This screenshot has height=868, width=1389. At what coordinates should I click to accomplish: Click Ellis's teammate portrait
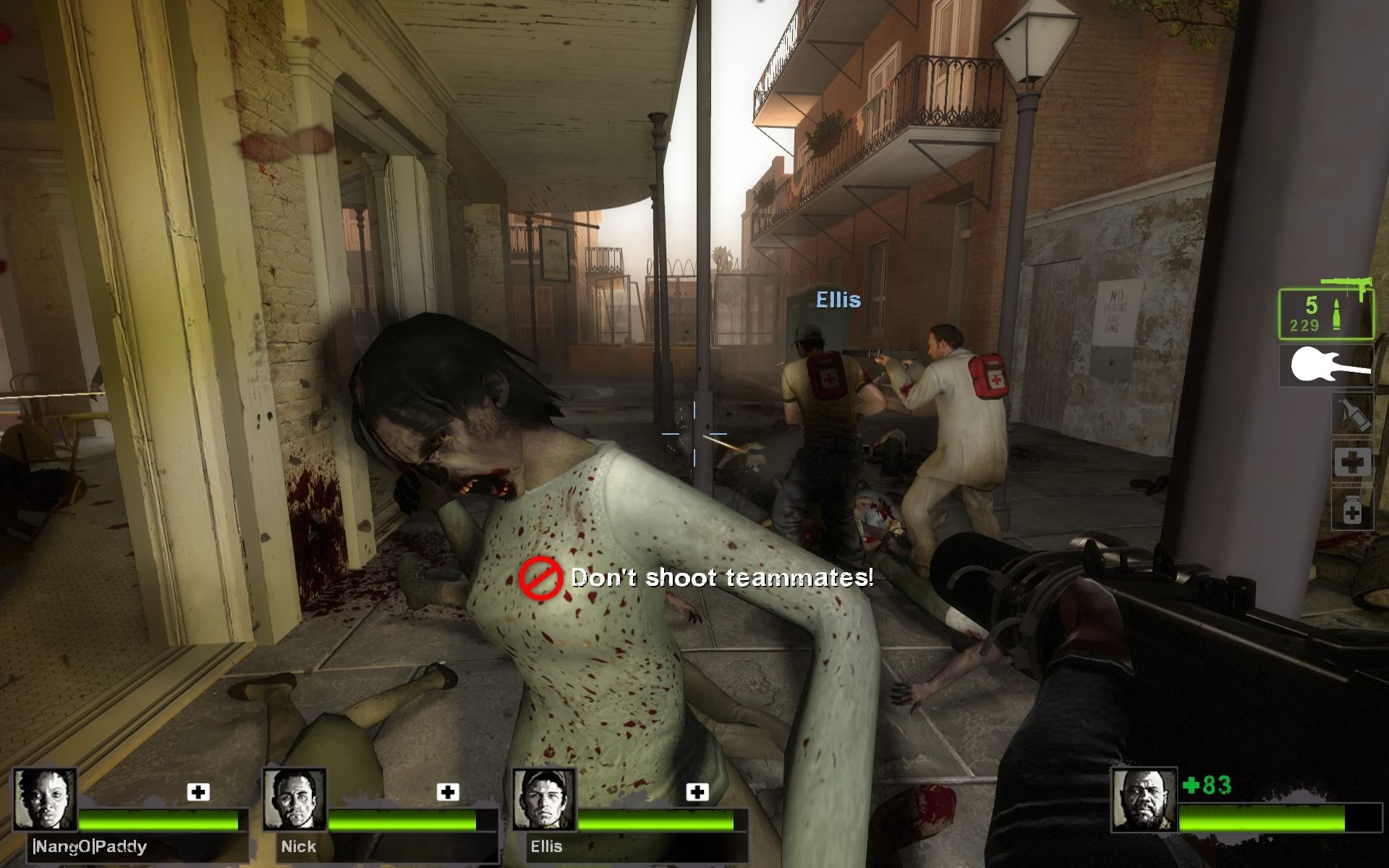point(544,800)
